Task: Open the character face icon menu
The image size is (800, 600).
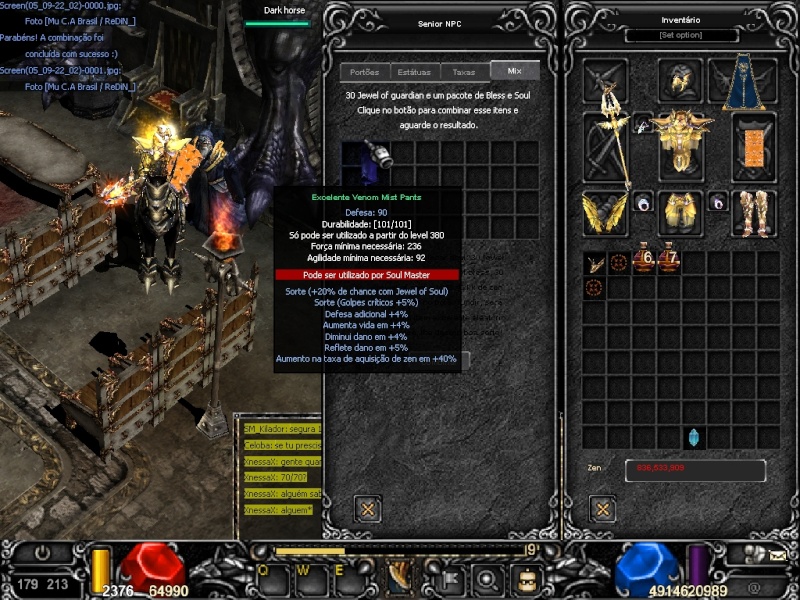Action: (526, 577)
